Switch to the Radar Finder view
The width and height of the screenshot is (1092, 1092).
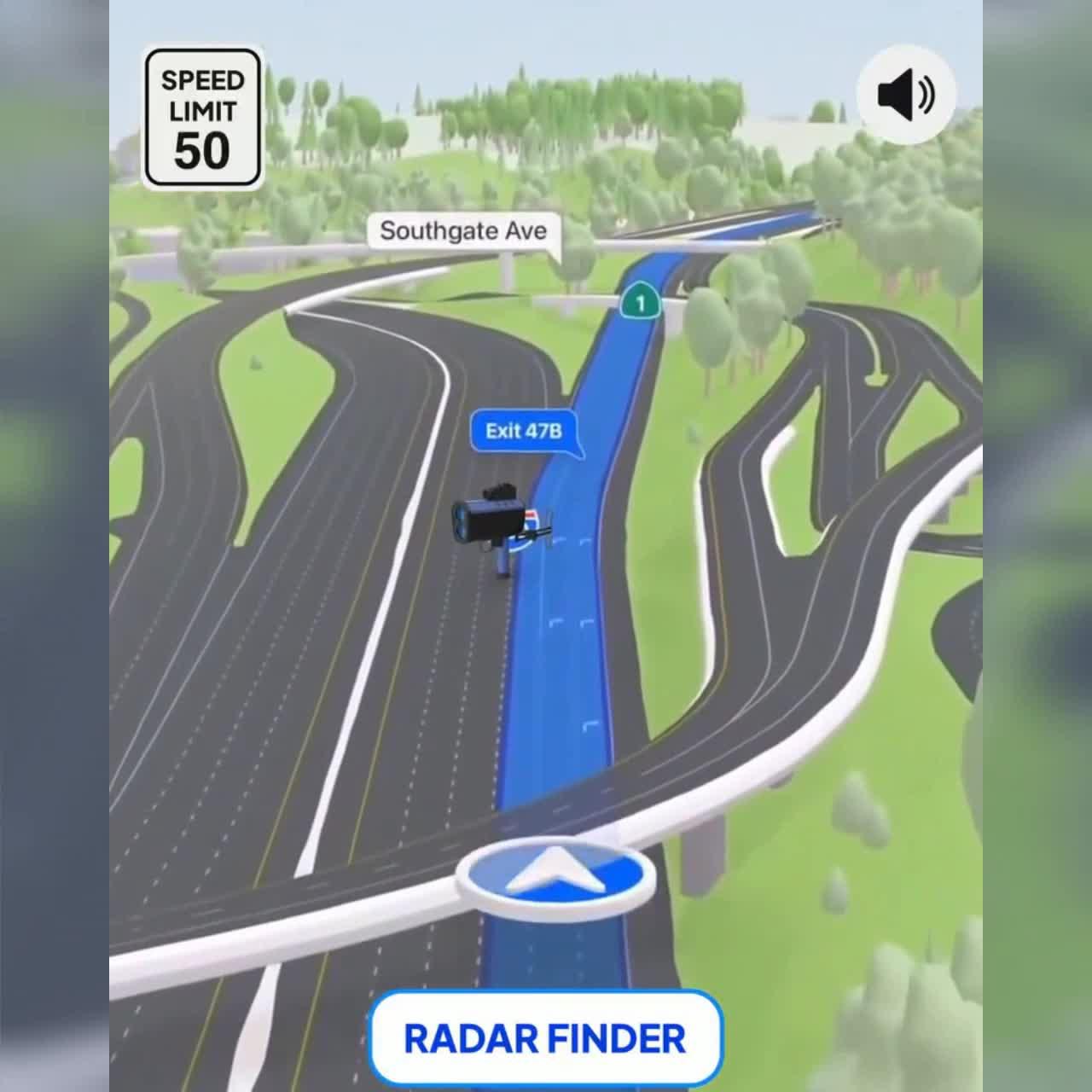click(x=546, y=1037)
